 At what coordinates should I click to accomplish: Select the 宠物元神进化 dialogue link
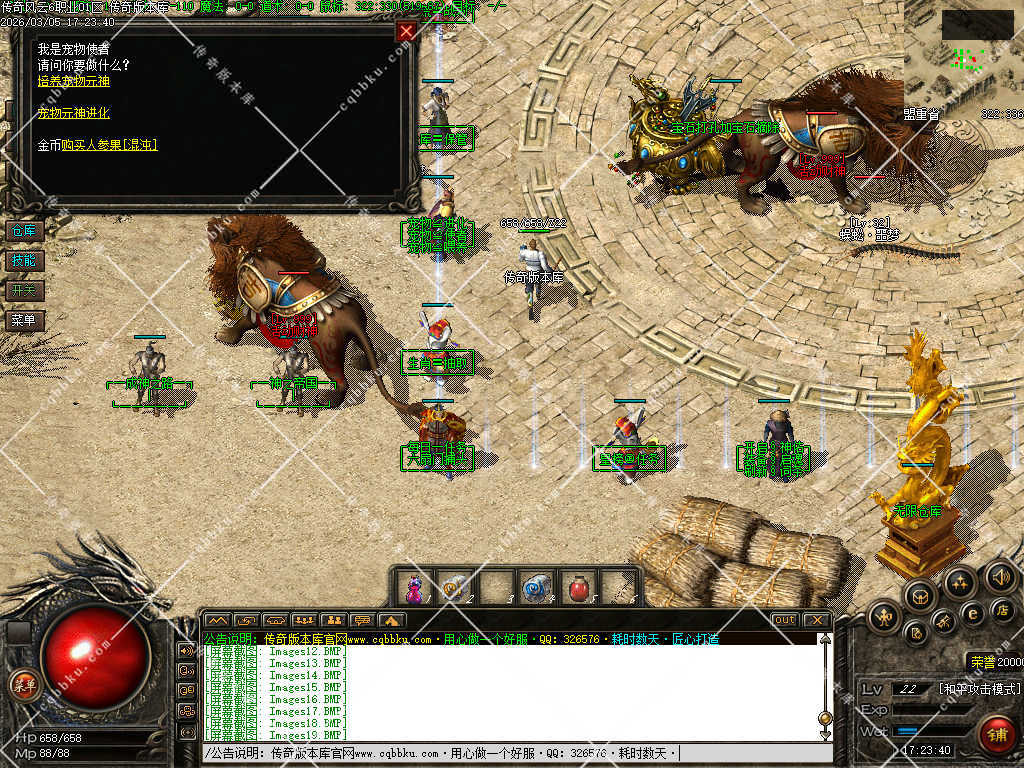[x=74, y=113]
